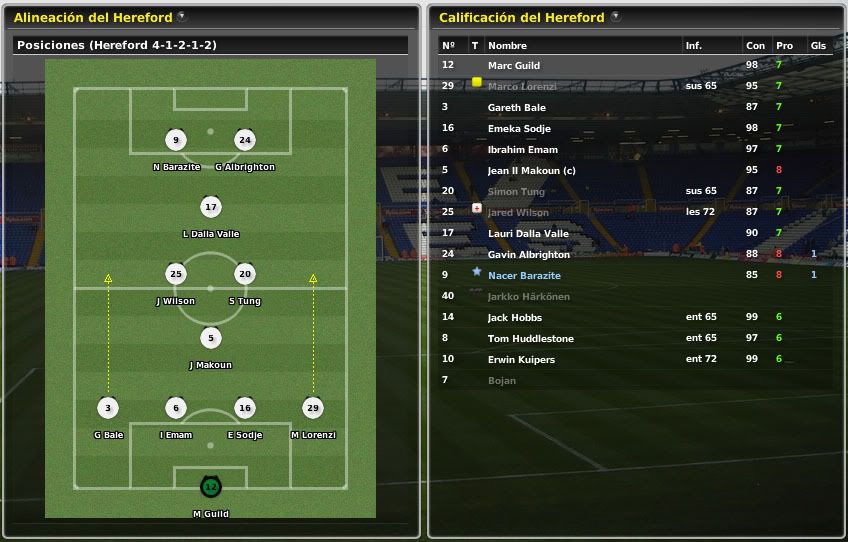848x542 pixels.
Task: Open the Alineación del Hereford panel dropdown
Action: (x=180, y=17)
